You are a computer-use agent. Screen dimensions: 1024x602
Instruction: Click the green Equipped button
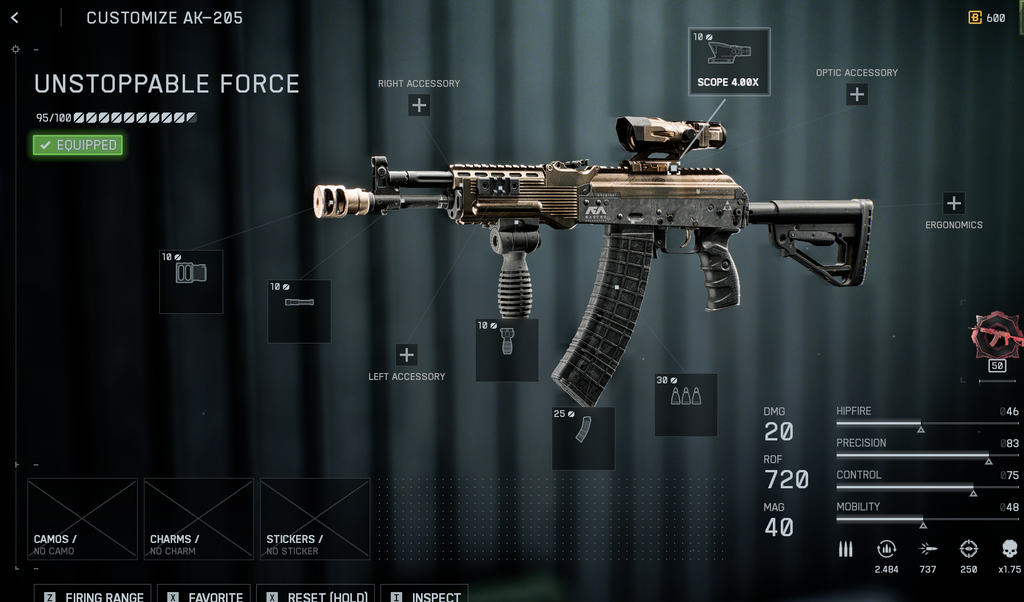(78, 145)
